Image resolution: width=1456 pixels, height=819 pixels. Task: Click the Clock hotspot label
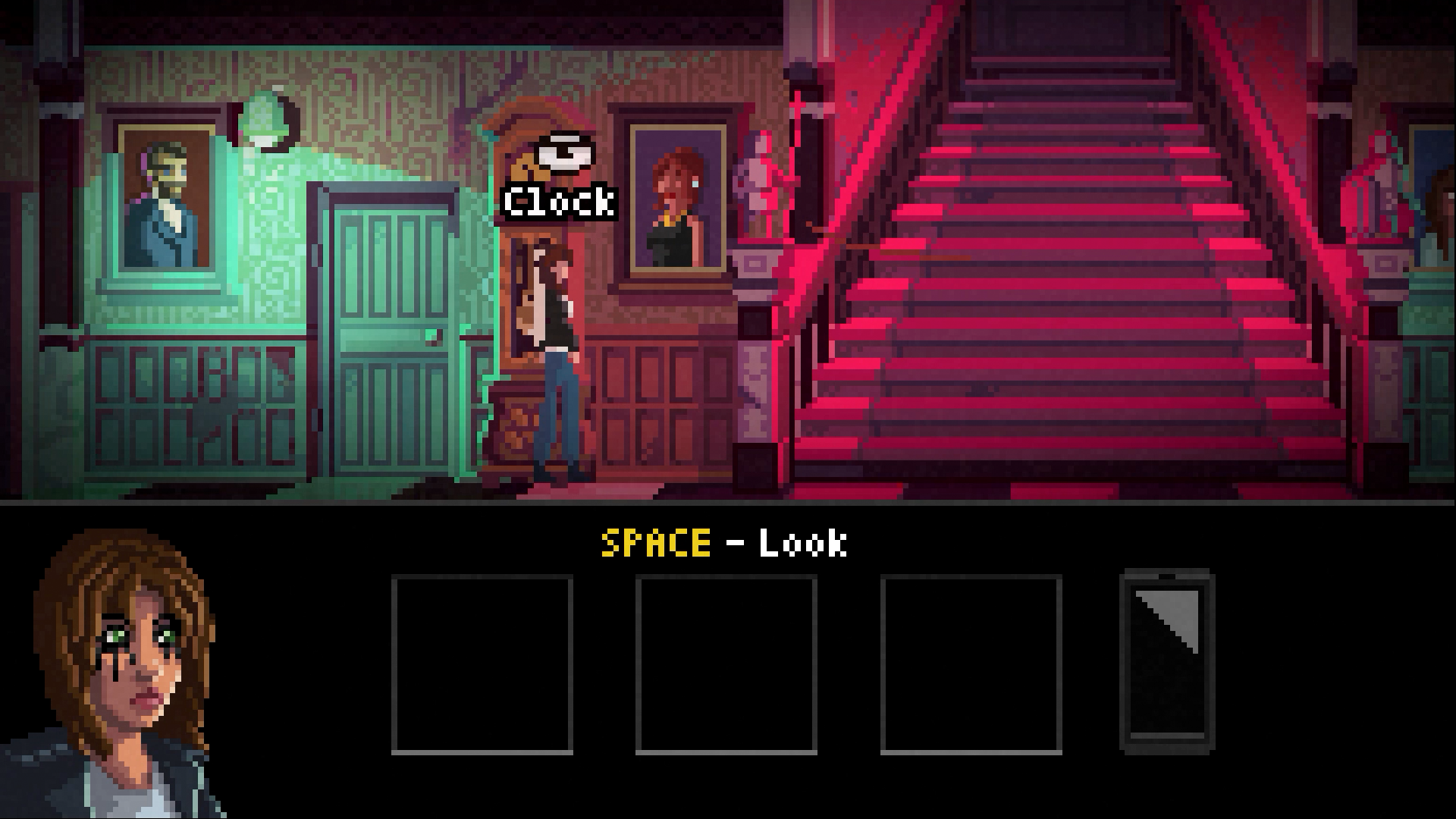559,200
